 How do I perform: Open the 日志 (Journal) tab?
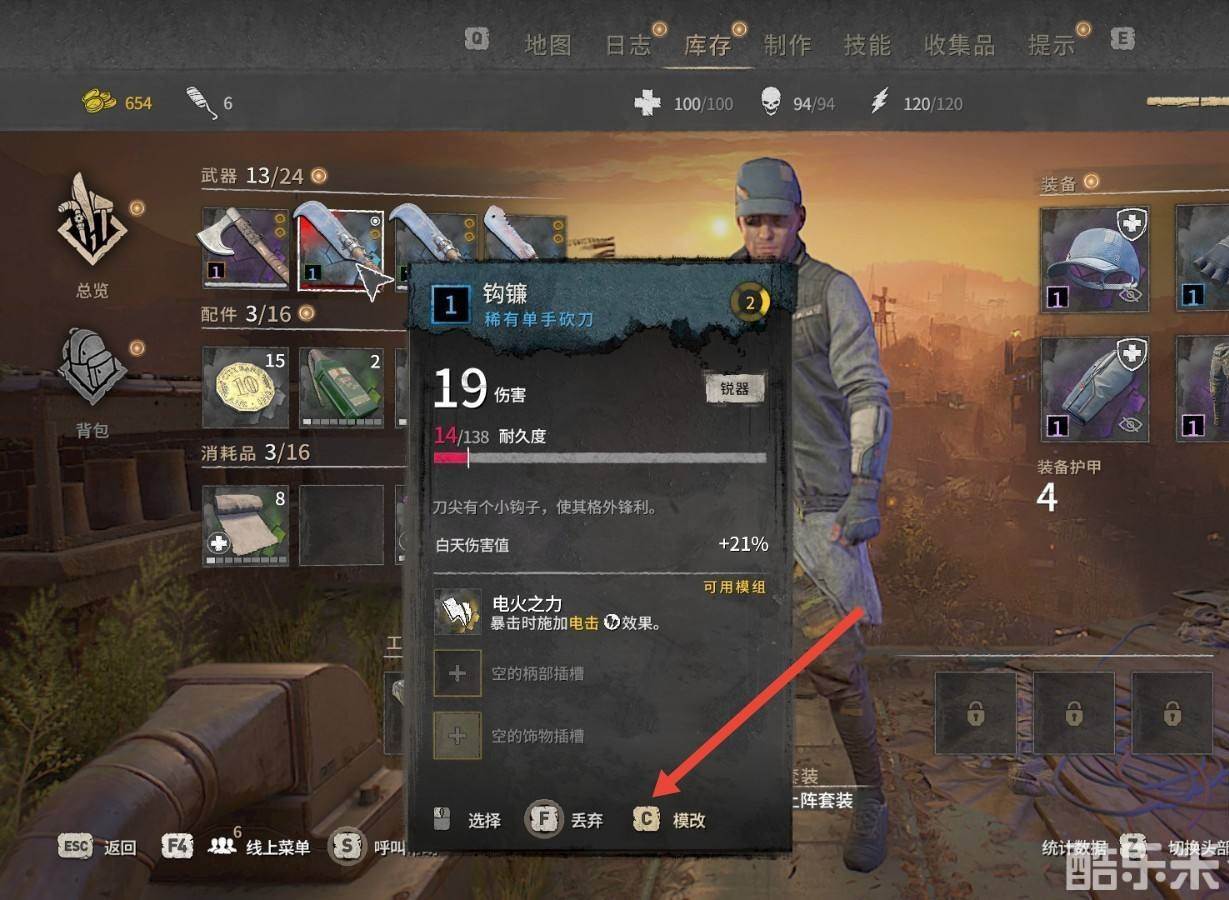click(x=628, y=45)
